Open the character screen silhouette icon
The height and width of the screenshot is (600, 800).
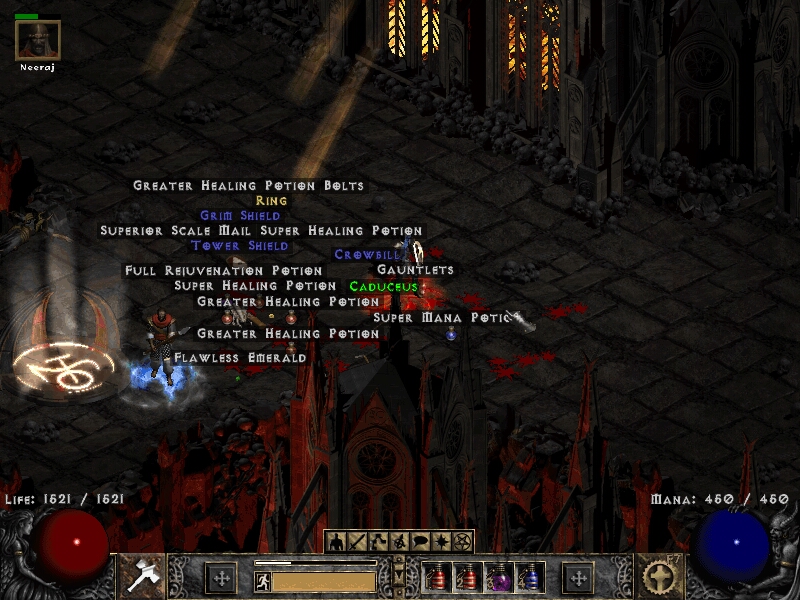(x=335, y=541)
